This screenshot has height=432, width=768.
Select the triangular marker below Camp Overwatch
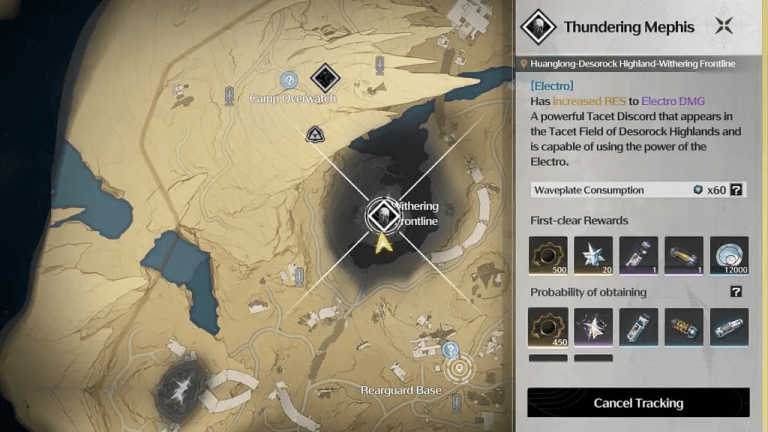click(x=316, y=133)
